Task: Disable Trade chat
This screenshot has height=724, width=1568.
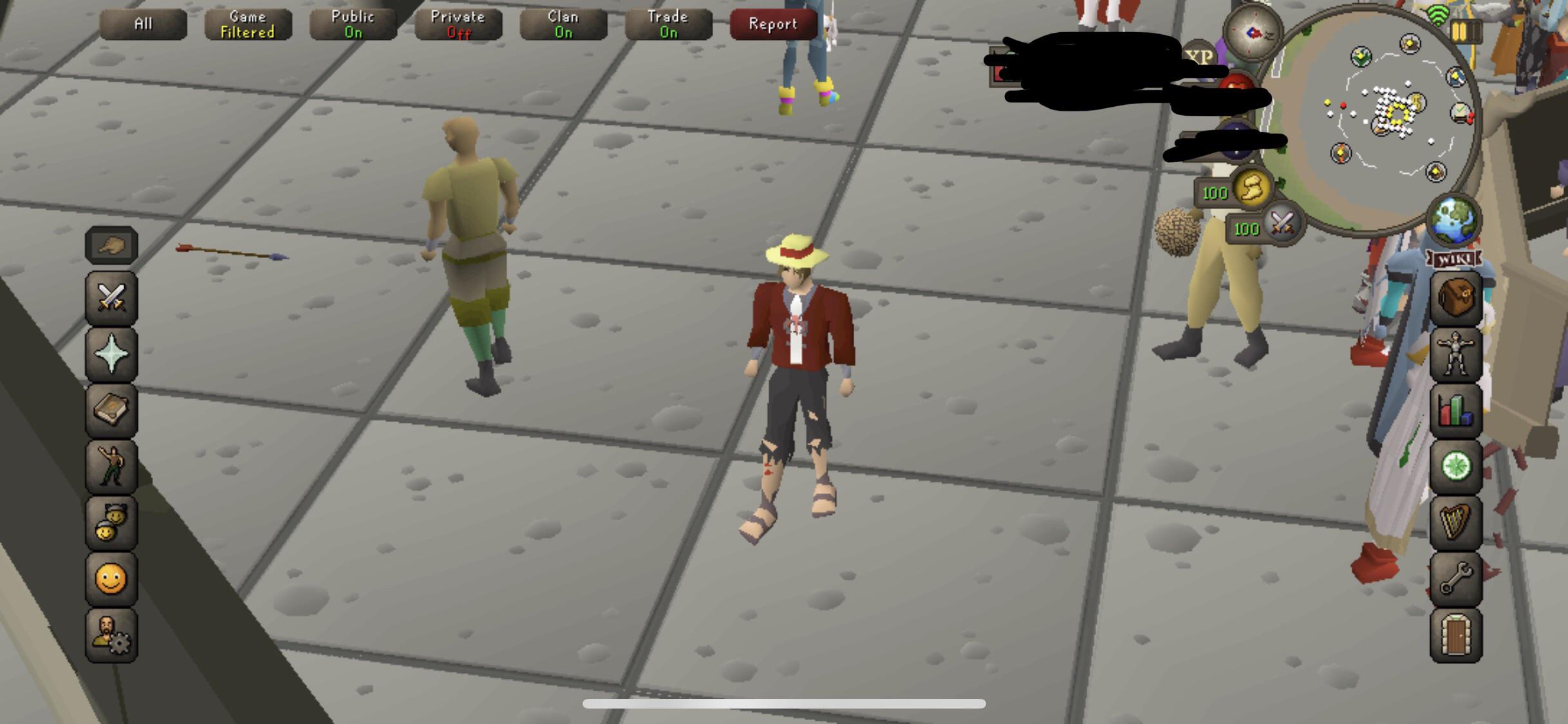Action: pyautogui.click(x=667, y=24)
